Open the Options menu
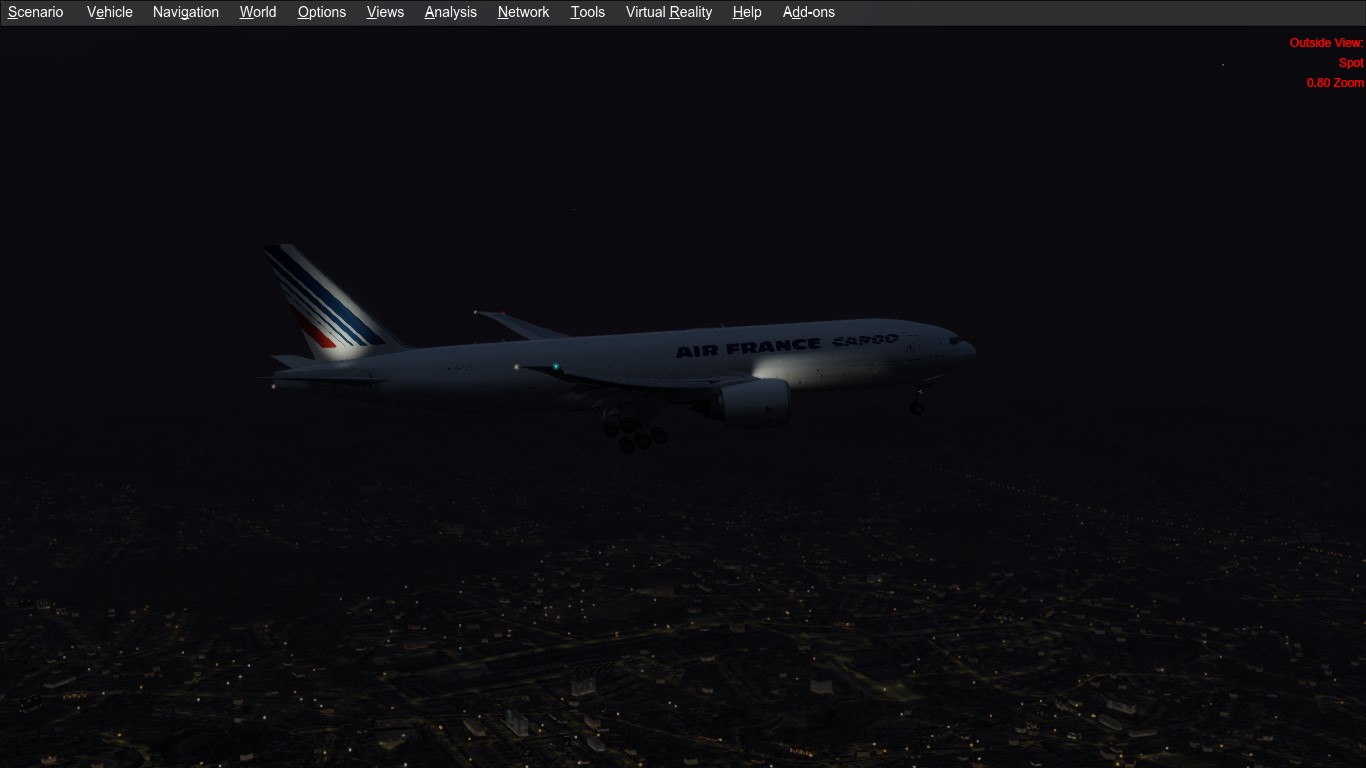Viewport: 1366px width, 768px height. (x=322, y=12)
